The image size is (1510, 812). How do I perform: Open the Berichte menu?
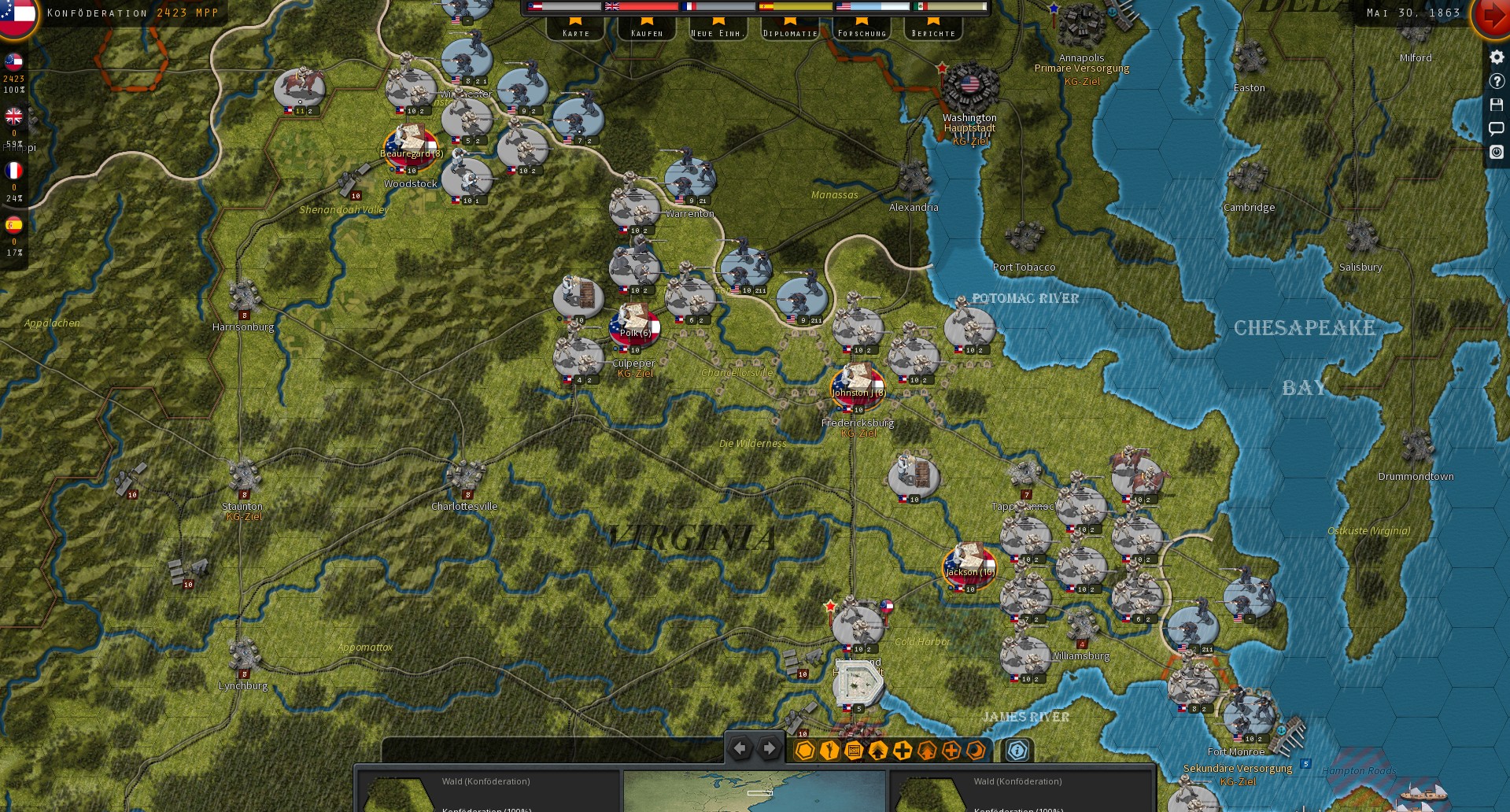tap(934, 32)
